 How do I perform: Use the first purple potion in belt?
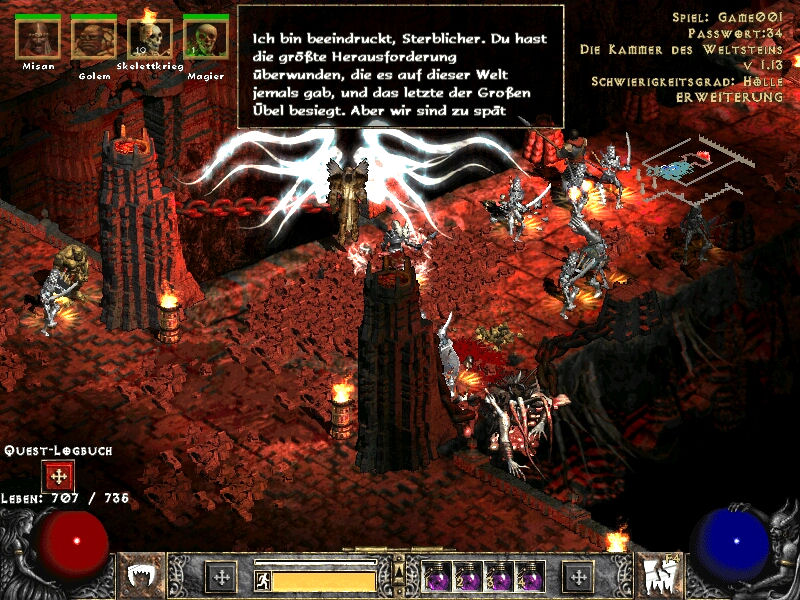coord(438,577)
